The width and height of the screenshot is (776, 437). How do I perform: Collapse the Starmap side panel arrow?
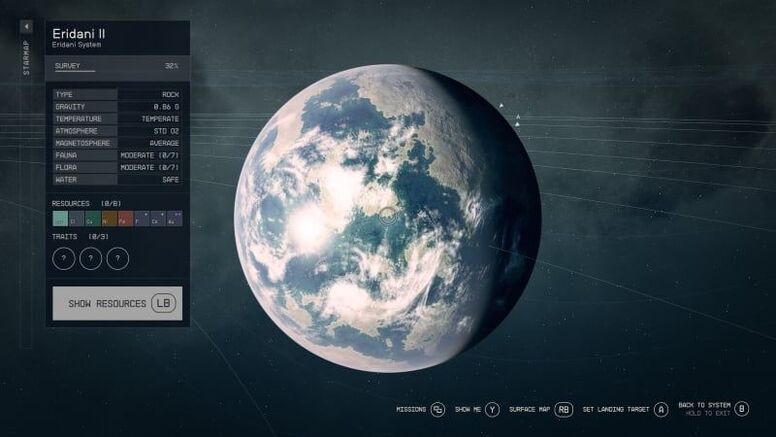click(26, 26)
